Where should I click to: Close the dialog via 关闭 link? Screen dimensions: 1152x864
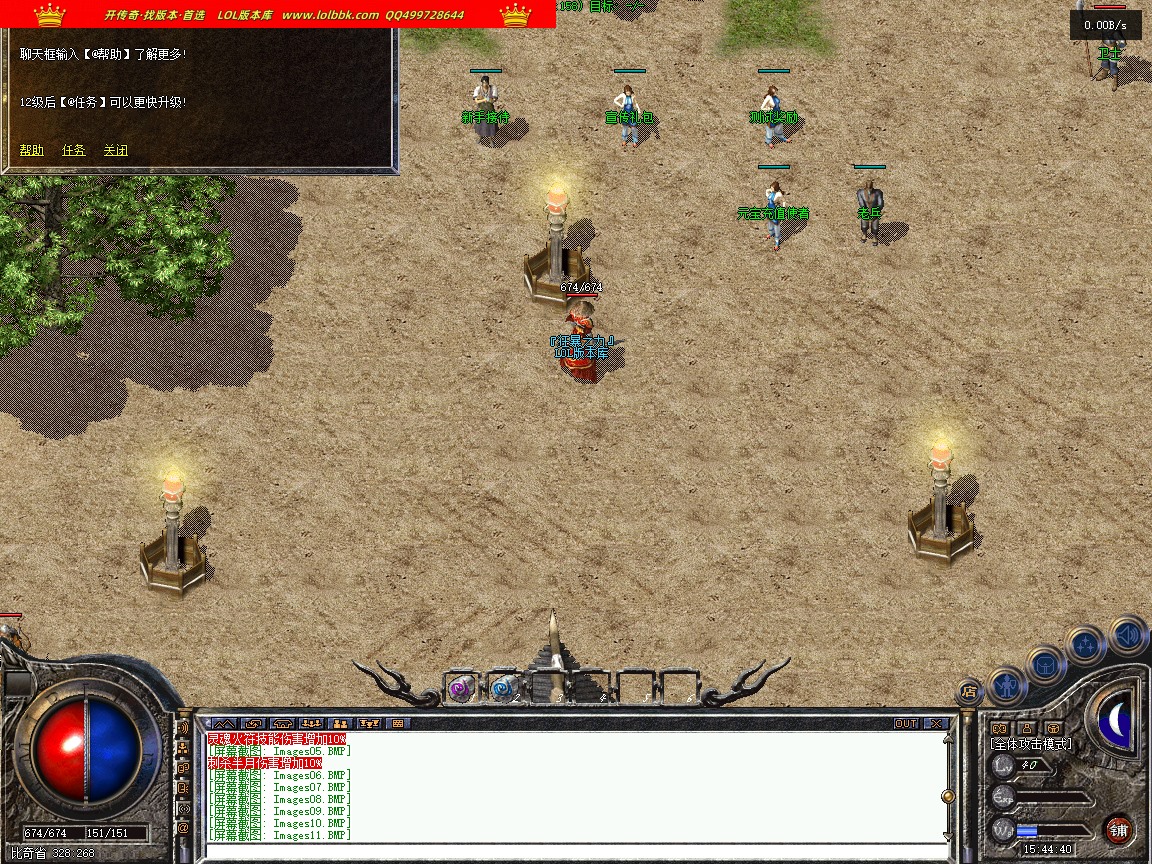pos(116,151)
